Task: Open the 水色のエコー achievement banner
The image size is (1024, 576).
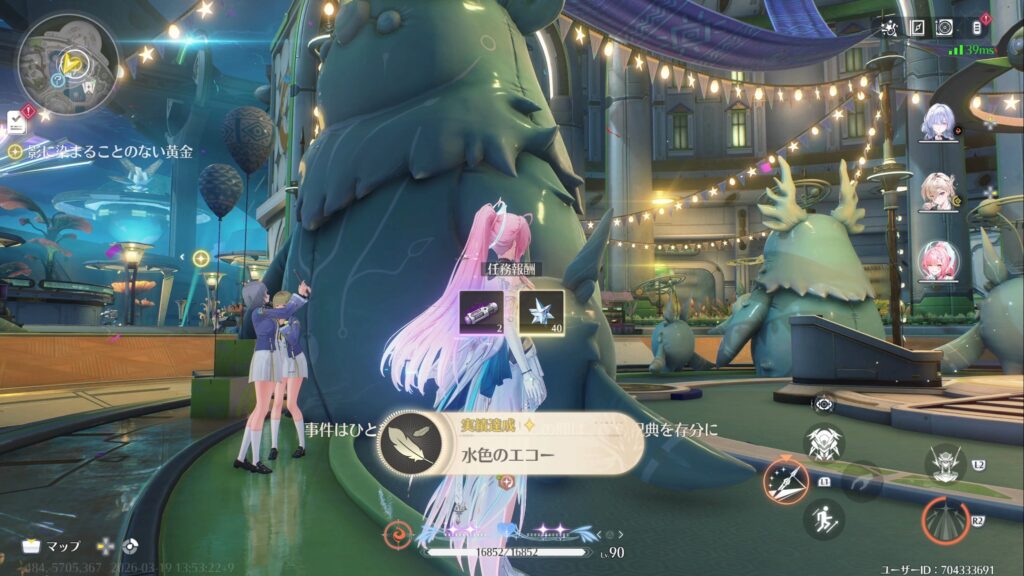Action: click(x=510, y=444)
